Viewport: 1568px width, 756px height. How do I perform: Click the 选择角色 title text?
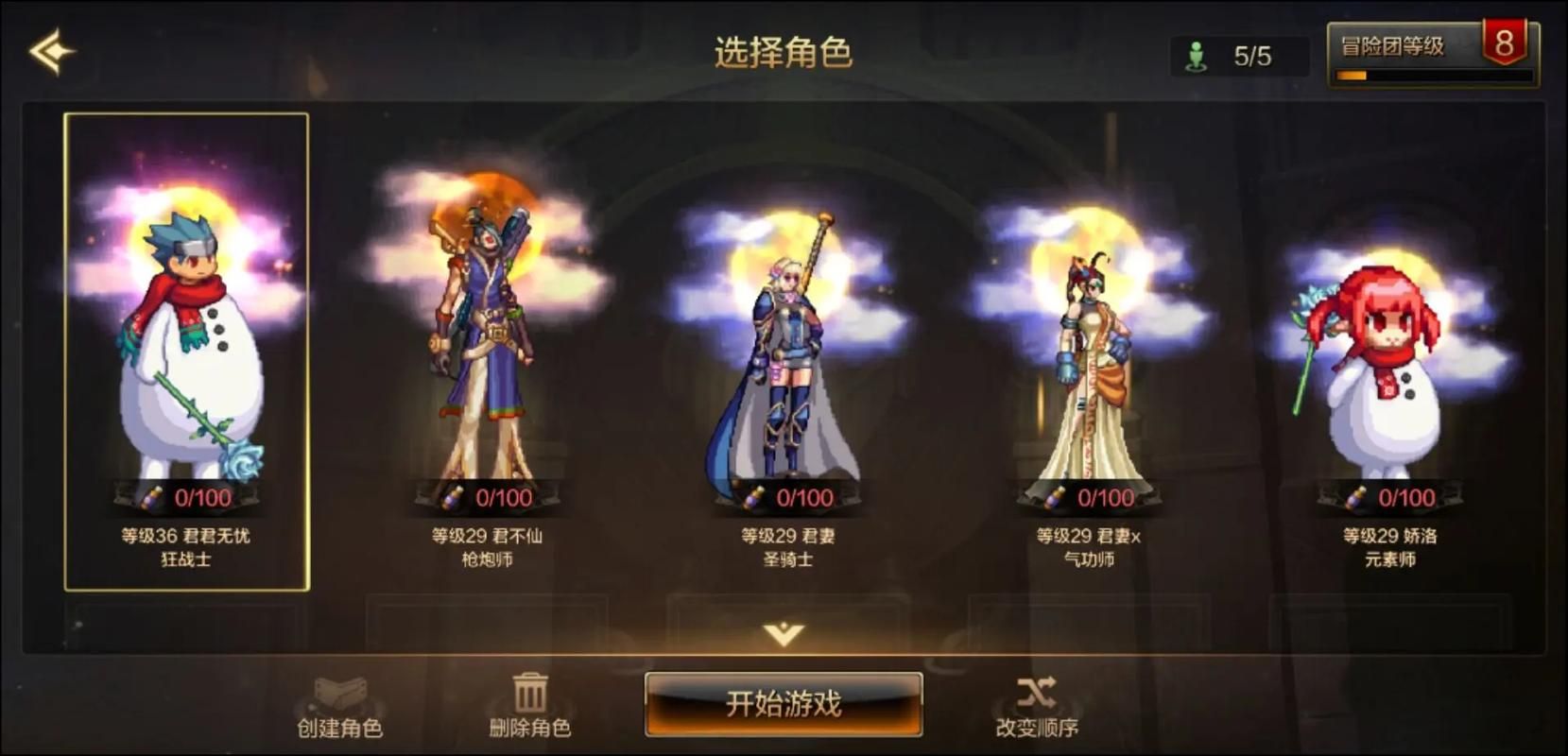click(x=784, y=52)
